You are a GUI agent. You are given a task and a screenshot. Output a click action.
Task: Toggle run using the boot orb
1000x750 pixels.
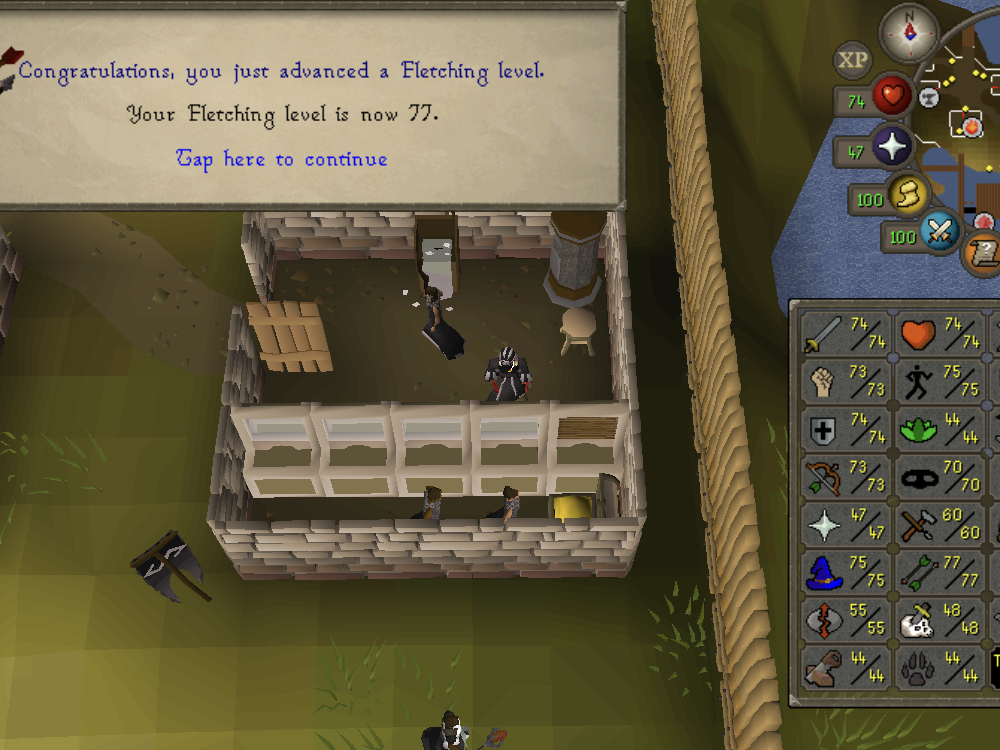(909, 195)
